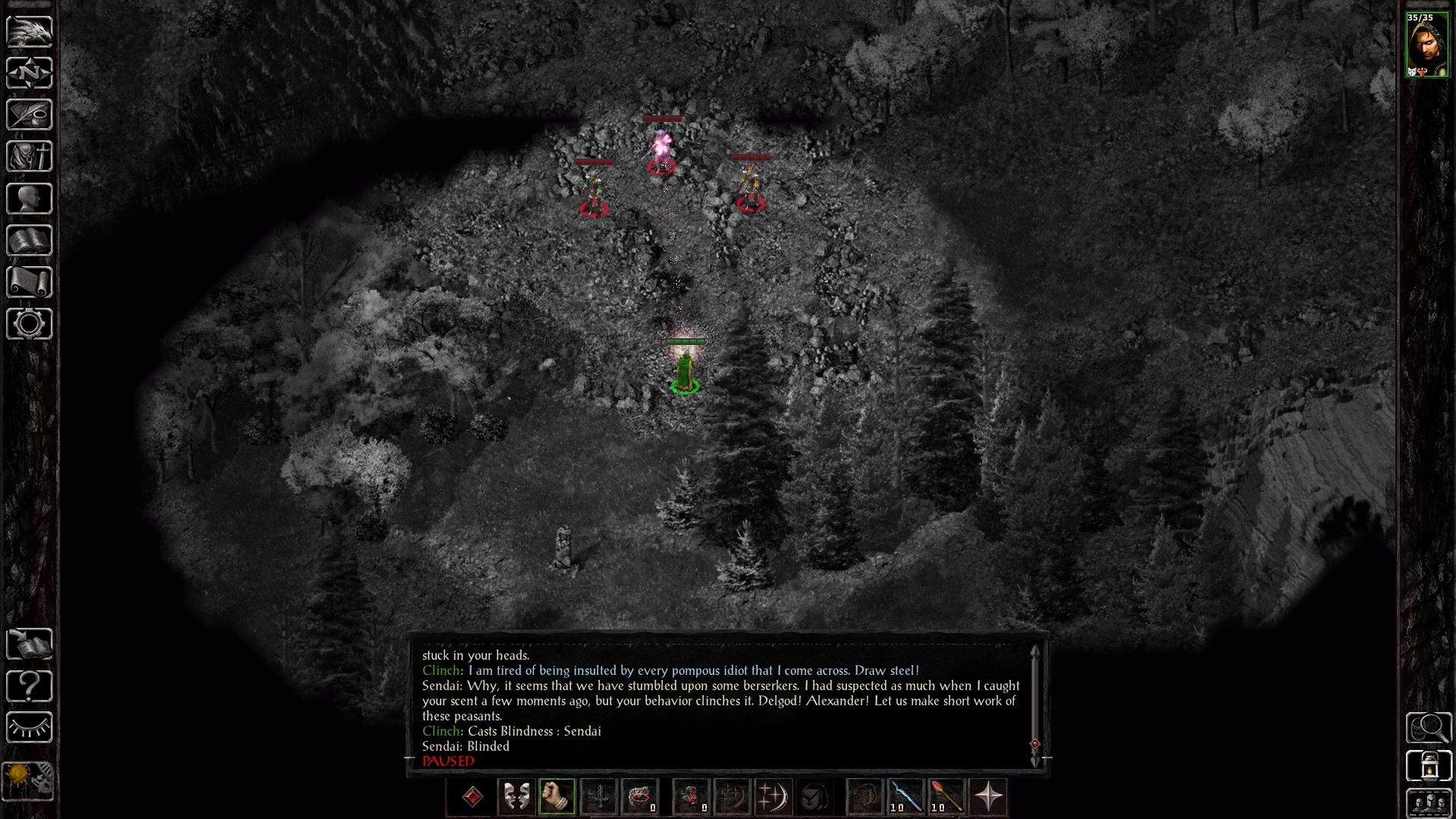Screen dimensions: 1456x819
Task: Open the character record head icon
Action: pos(30,199)
